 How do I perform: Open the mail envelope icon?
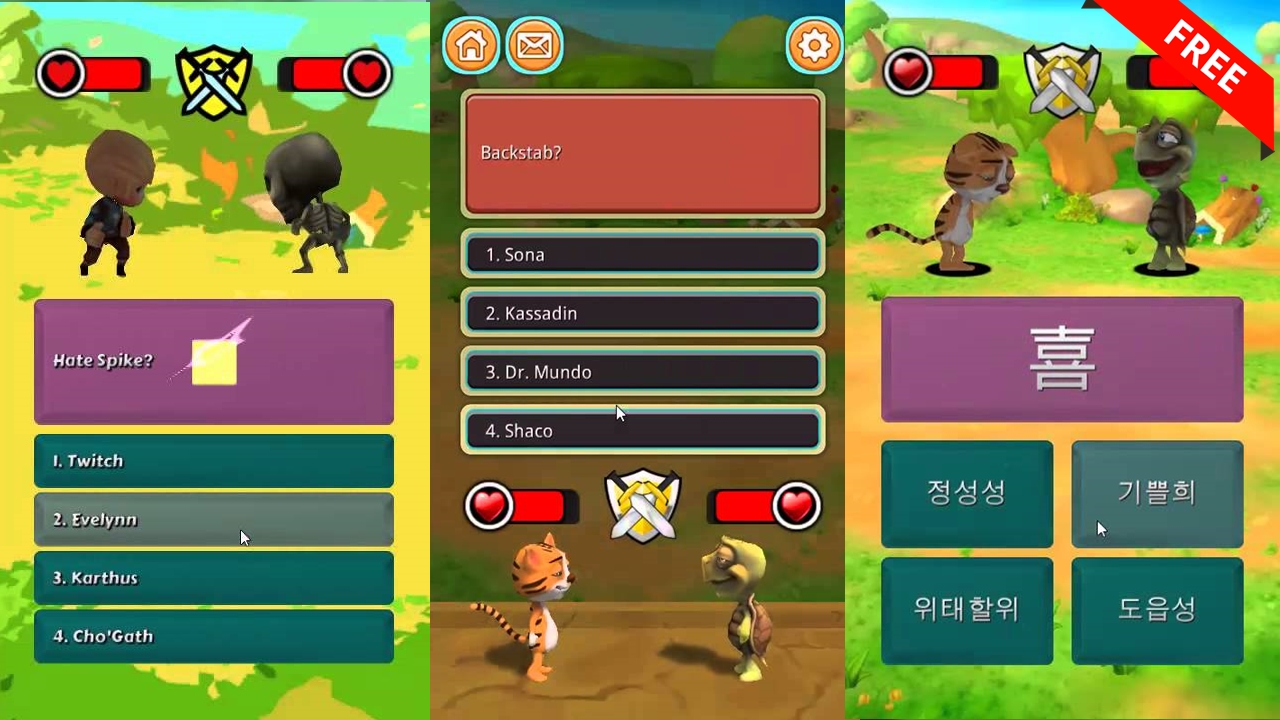pyautogui.click(x=535, y=45)
